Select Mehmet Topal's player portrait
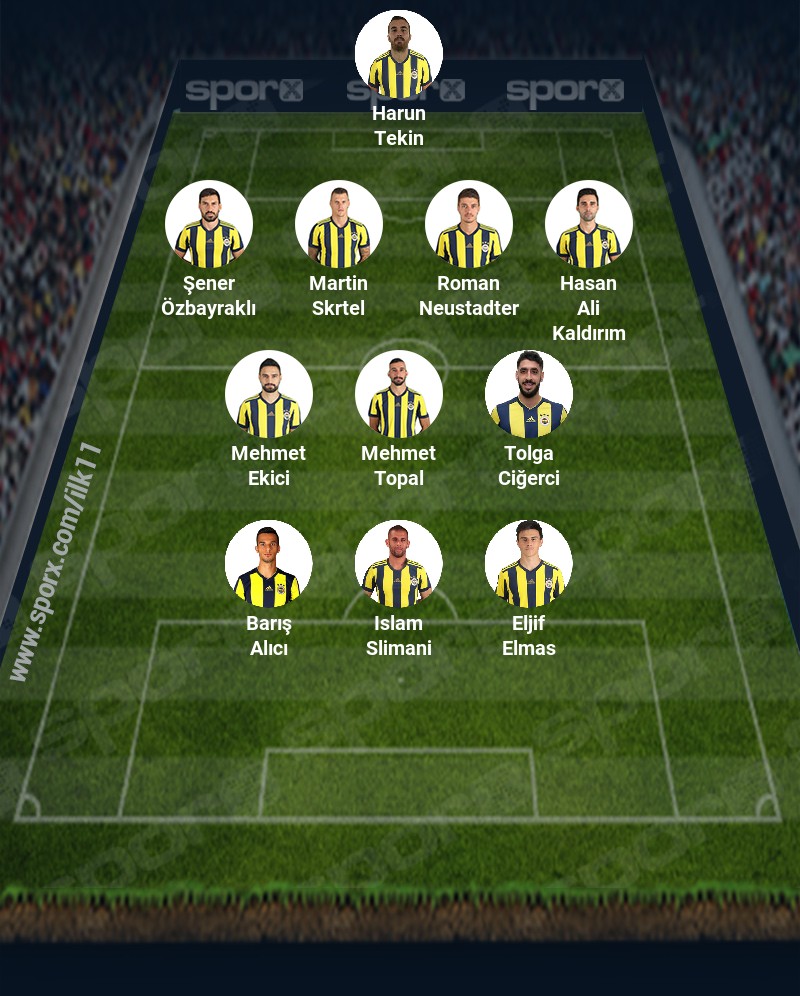The image size is (800, 996). (x=399, y=394)
